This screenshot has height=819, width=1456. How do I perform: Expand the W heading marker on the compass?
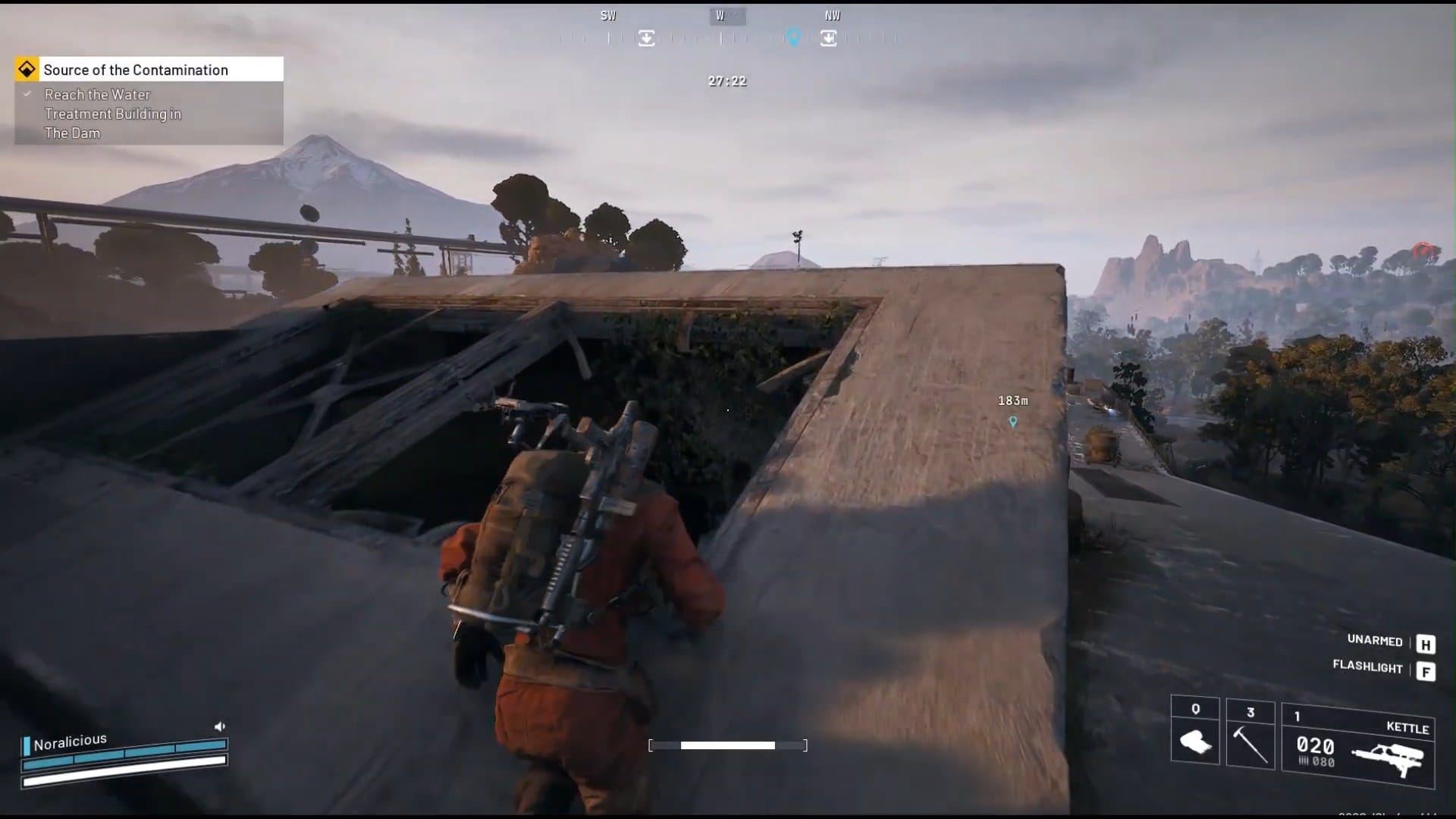(x=726, y=14)
